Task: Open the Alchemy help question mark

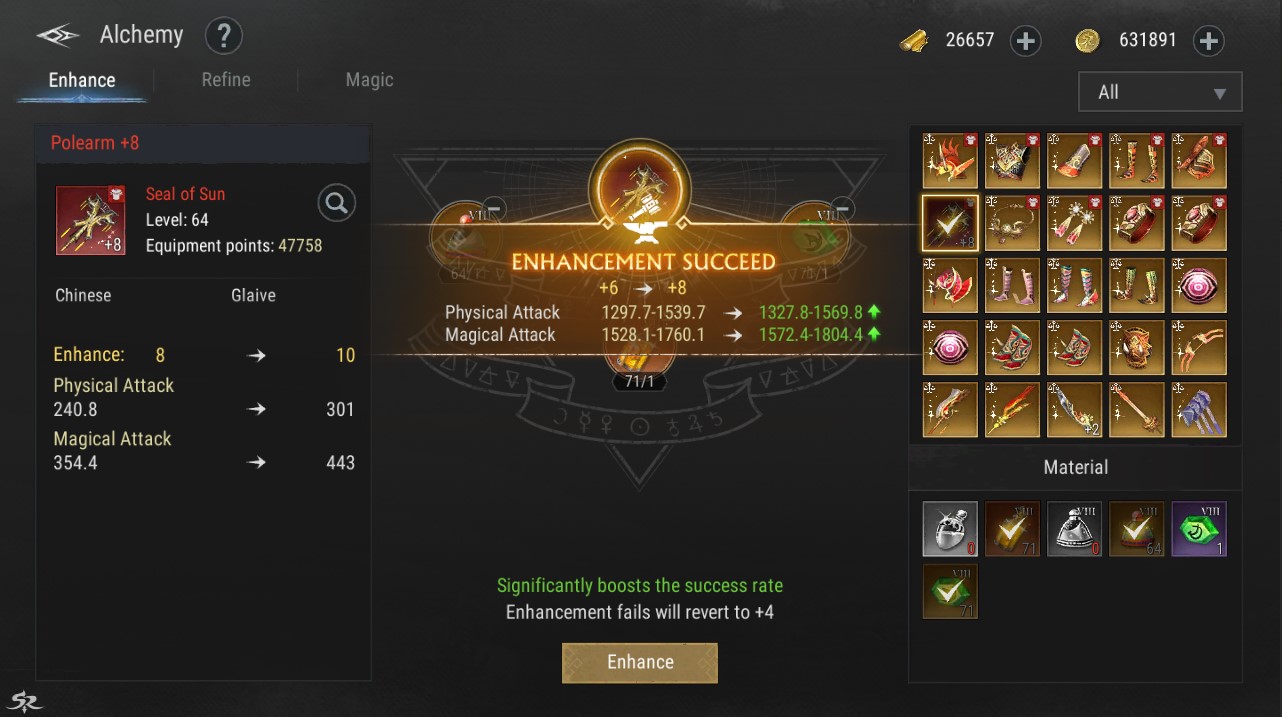Action: [x=224, y=37]
